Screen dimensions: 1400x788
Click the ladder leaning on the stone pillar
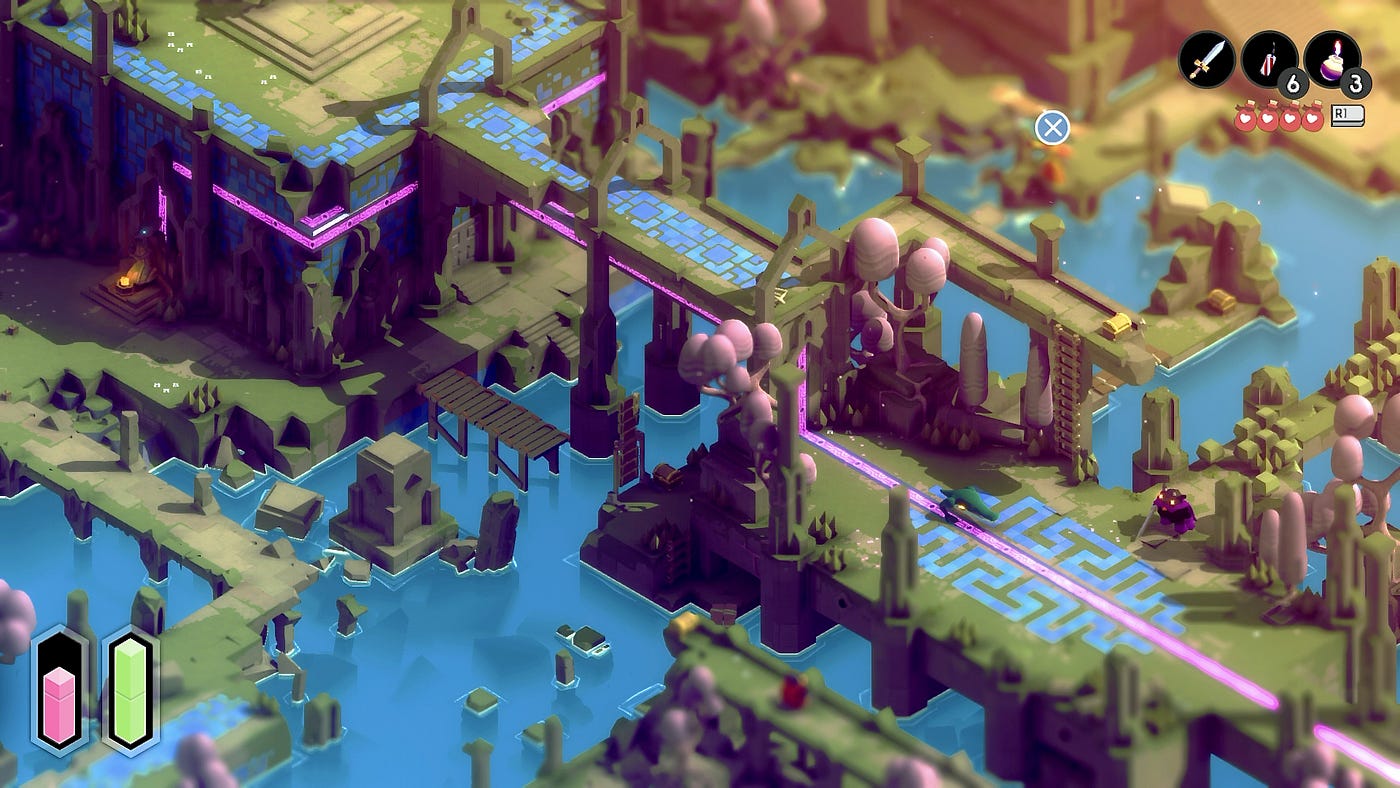point(628,435)
